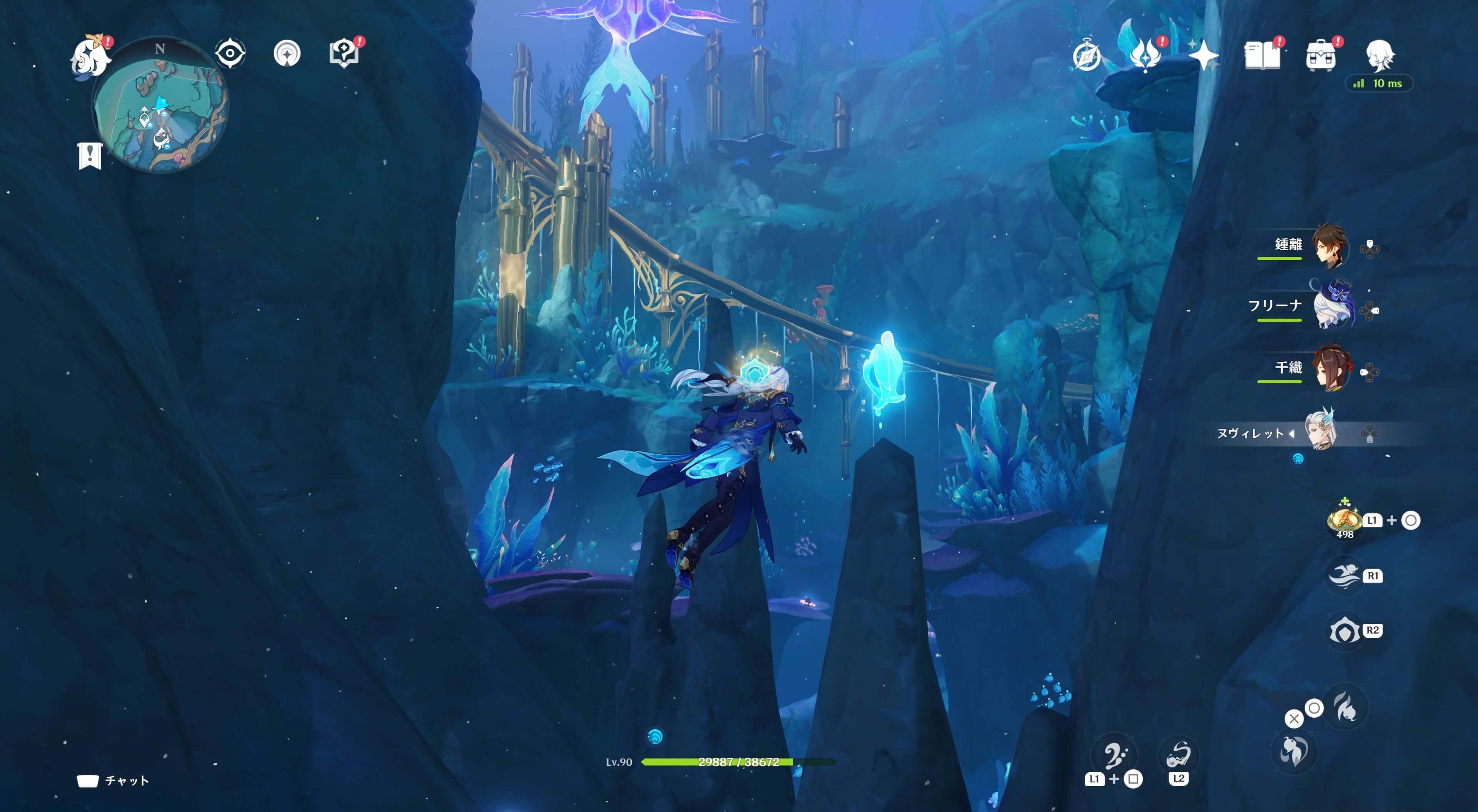
Task: Activate the flame-shaped skill icon
Action: pyautogui.click(x=1346, y=707)
